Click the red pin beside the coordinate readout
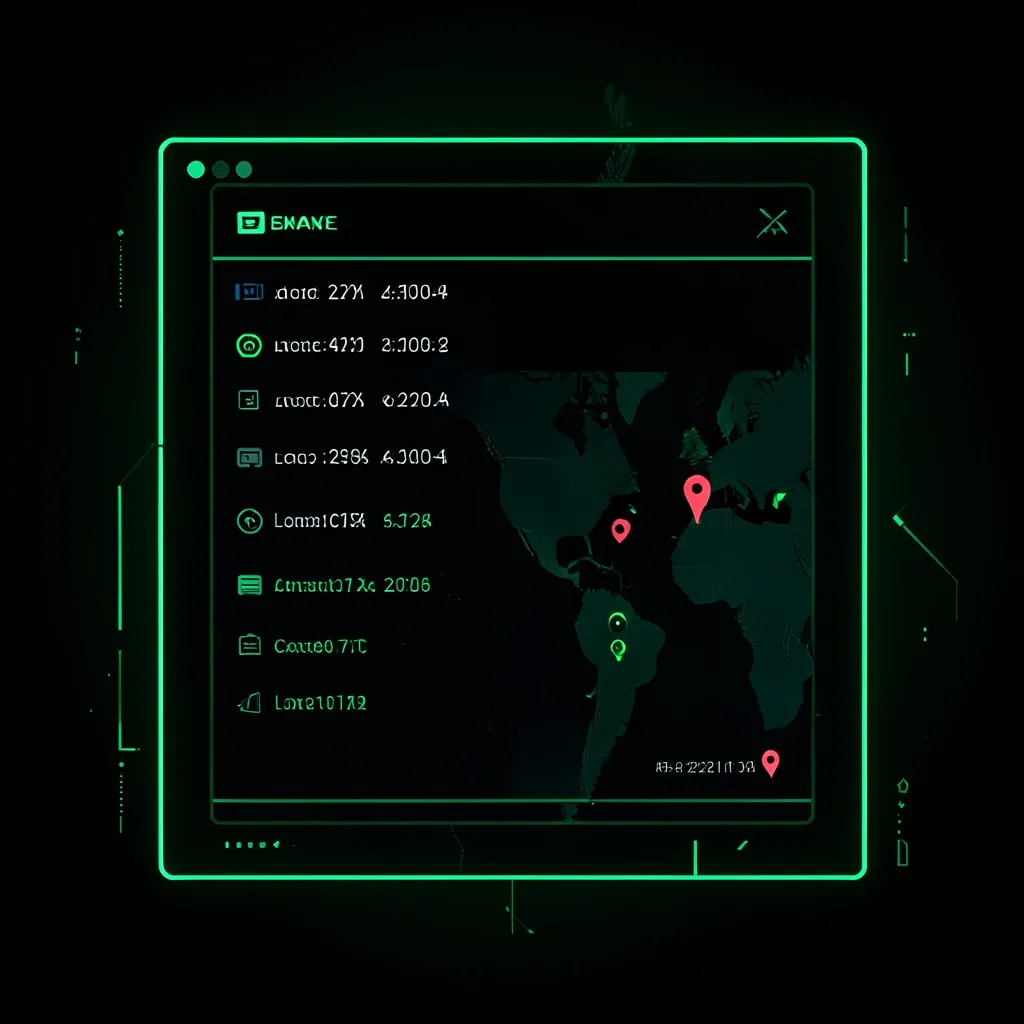This screenshot has height=1024, width=1024. coord(770,764)
